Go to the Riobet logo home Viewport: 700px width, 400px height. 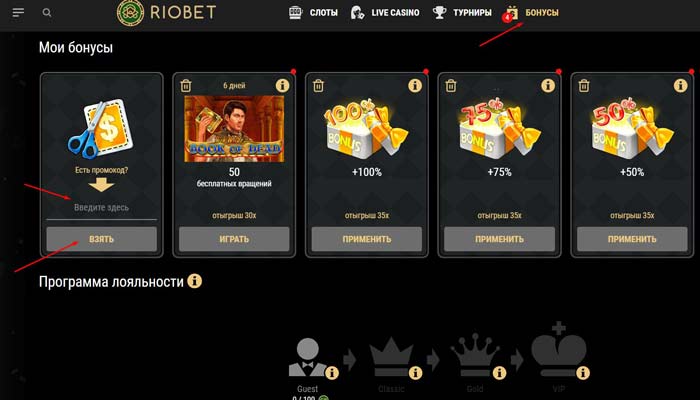pos(167,13)
